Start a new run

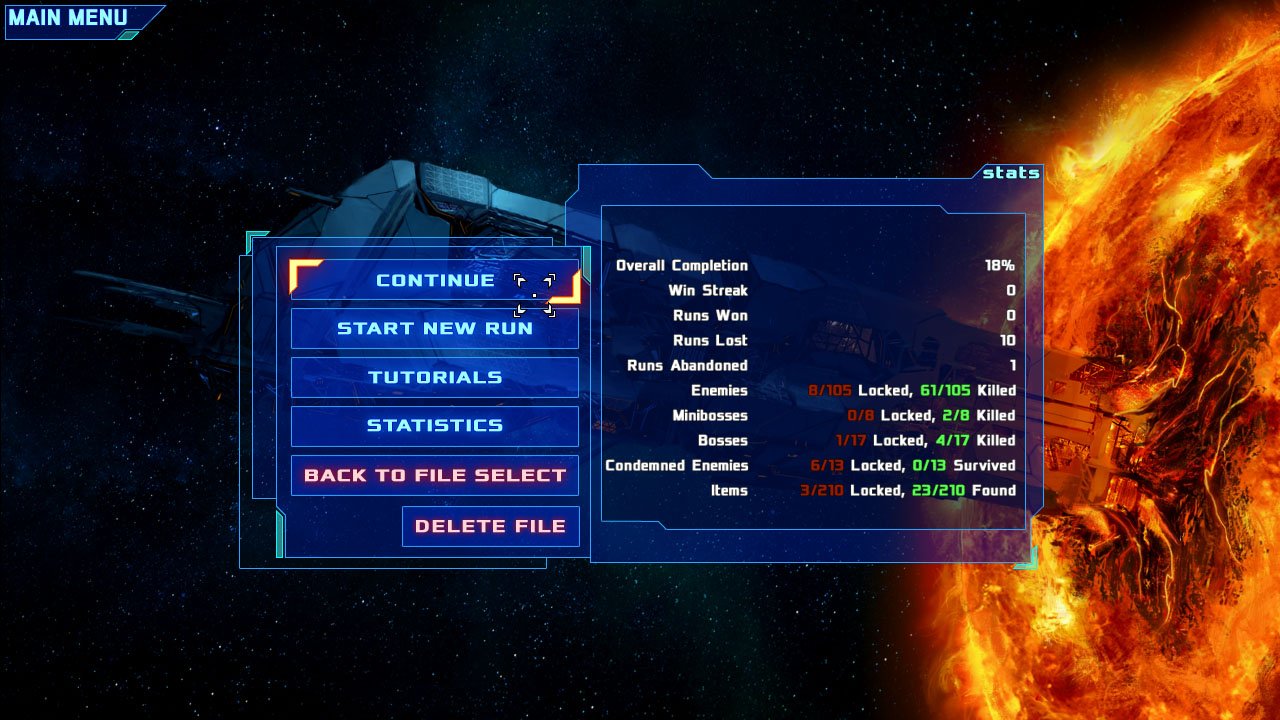point(434,328)
